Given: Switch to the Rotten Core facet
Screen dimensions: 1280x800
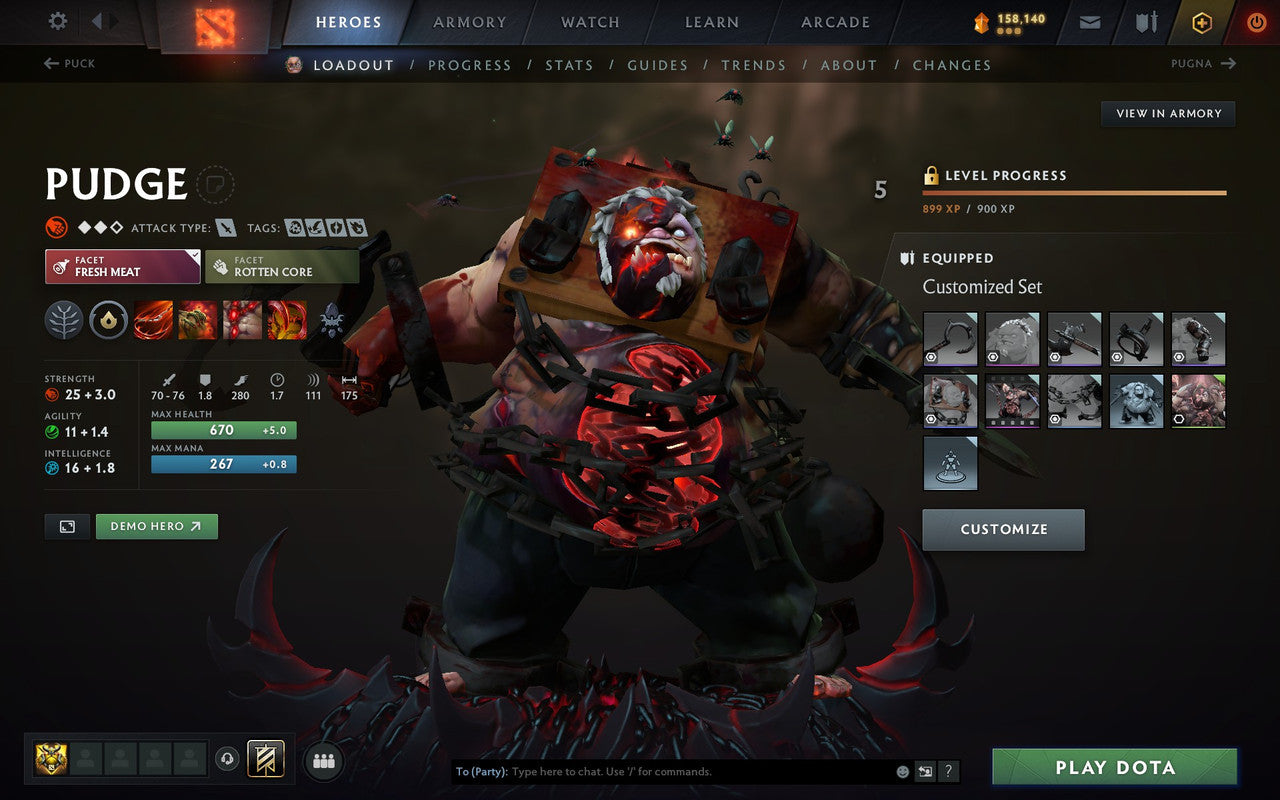Looking at the screenshot, I should coord(282,265).
